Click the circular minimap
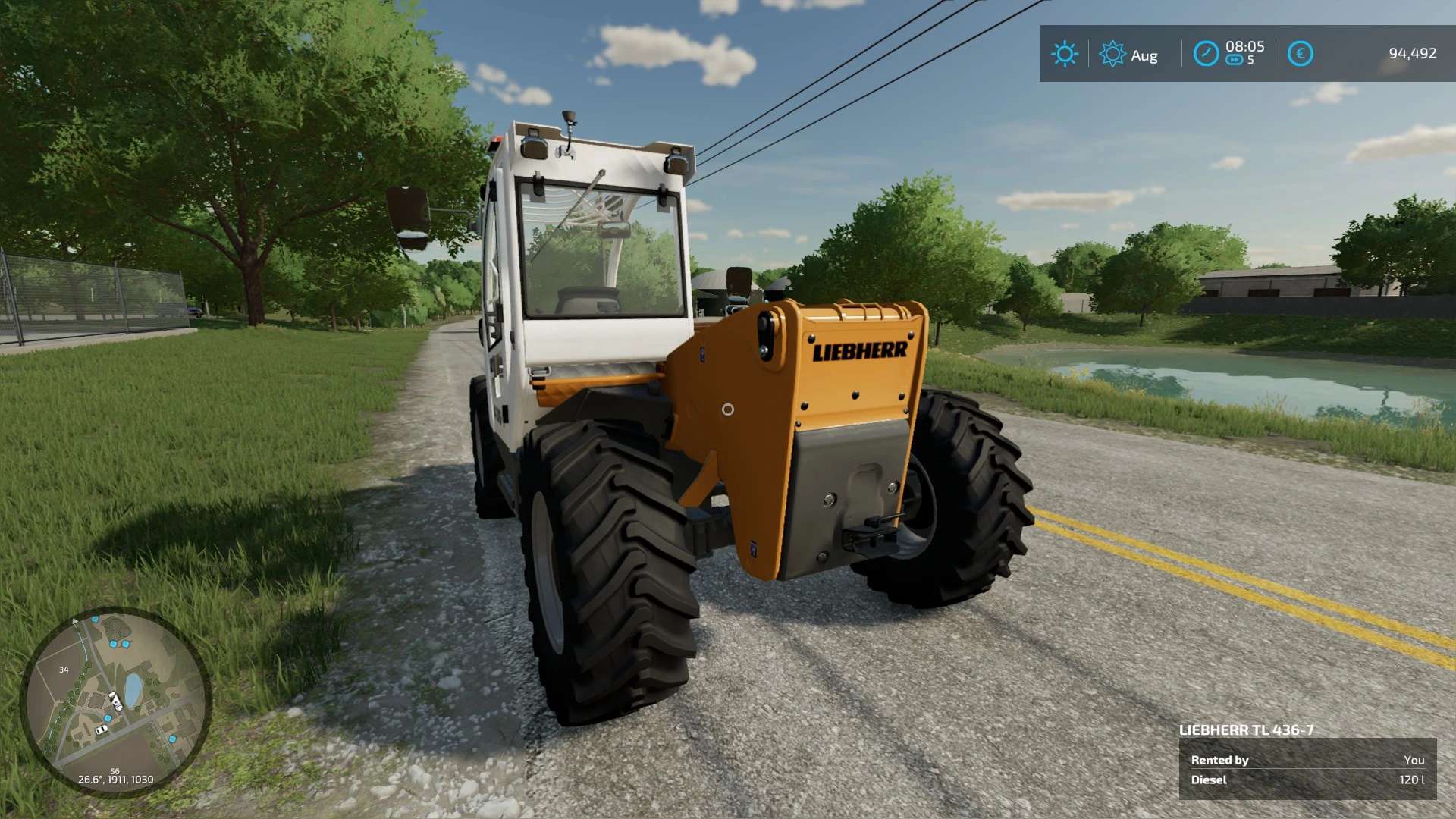 115,701
